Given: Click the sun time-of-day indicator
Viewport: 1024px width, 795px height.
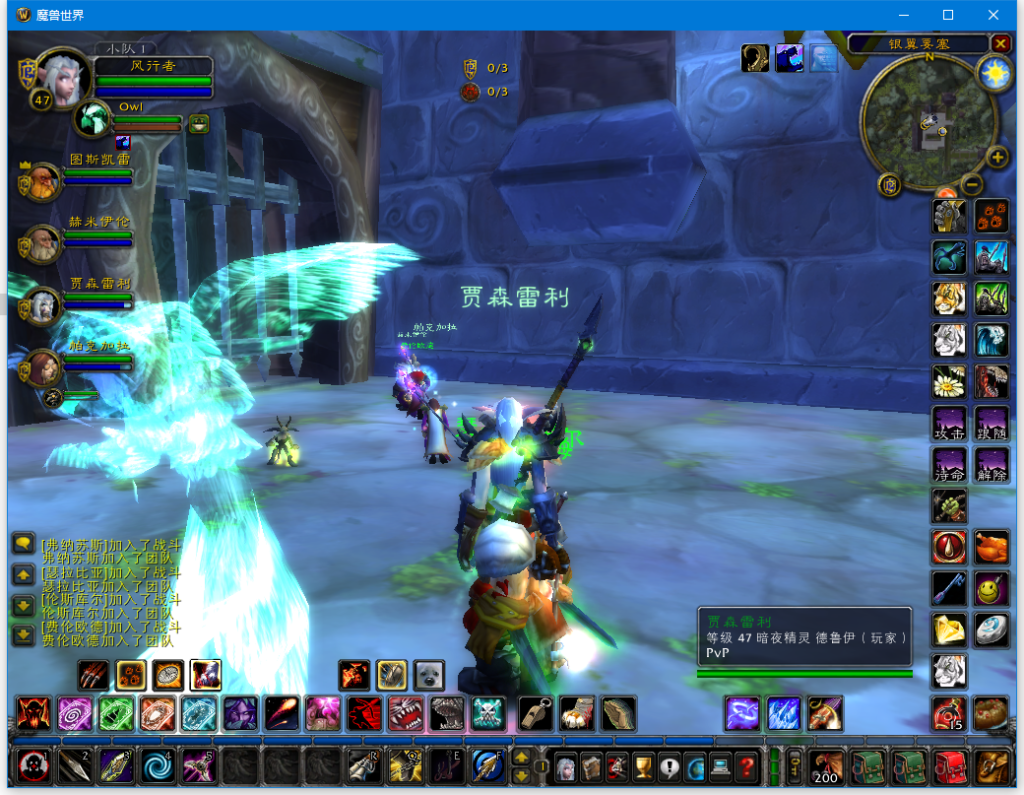Looking at the screenshot, I should click(994, 75).
